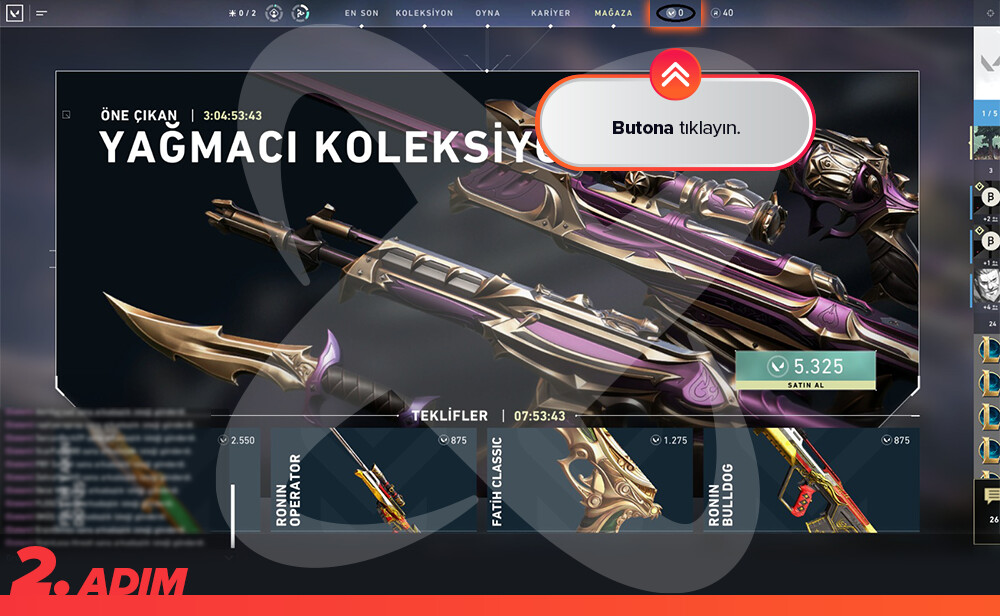Open the En Son tab

[x=361, y=13]
